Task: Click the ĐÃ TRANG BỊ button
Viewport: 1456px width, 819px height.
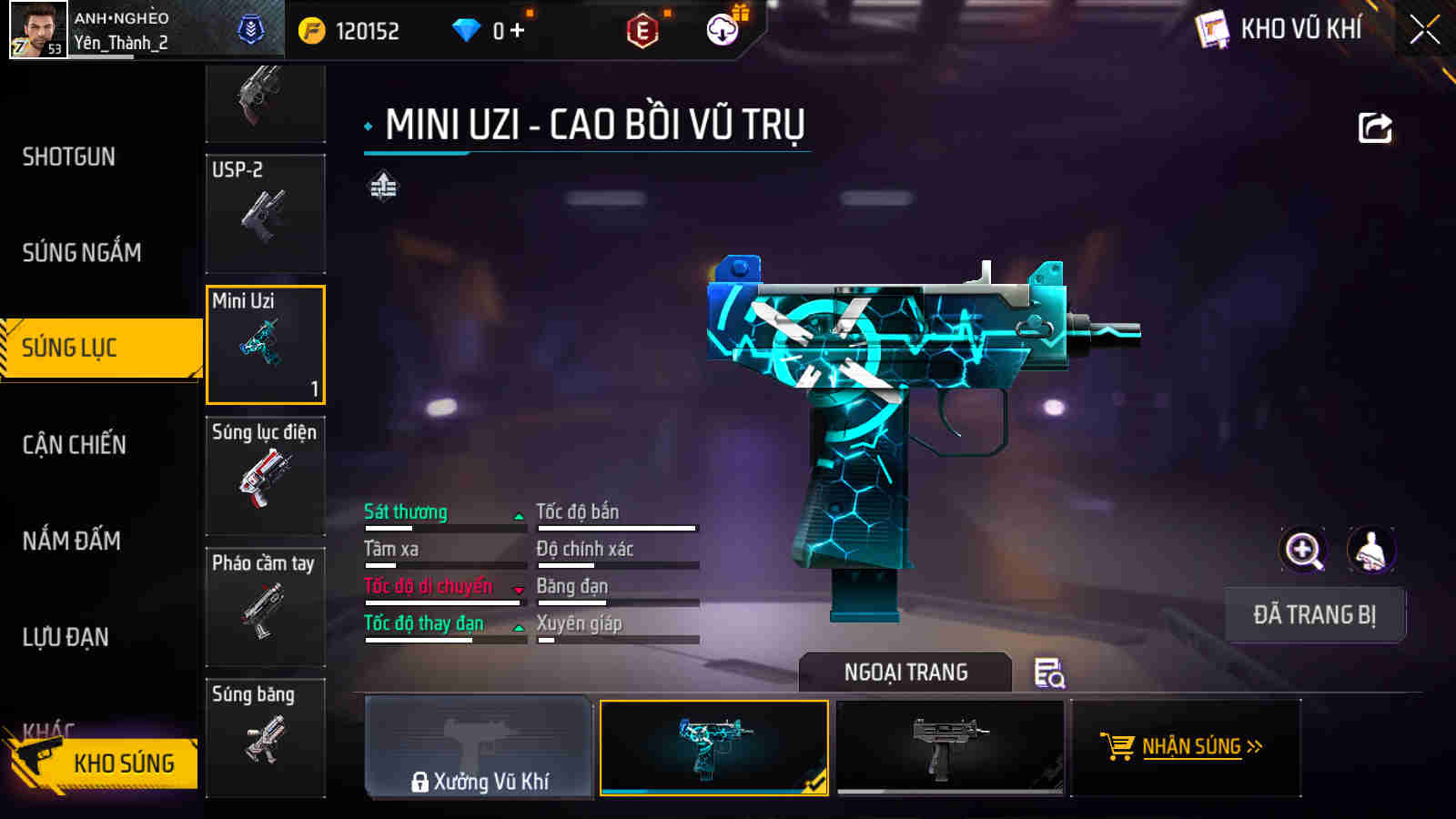Action: 1314,615
